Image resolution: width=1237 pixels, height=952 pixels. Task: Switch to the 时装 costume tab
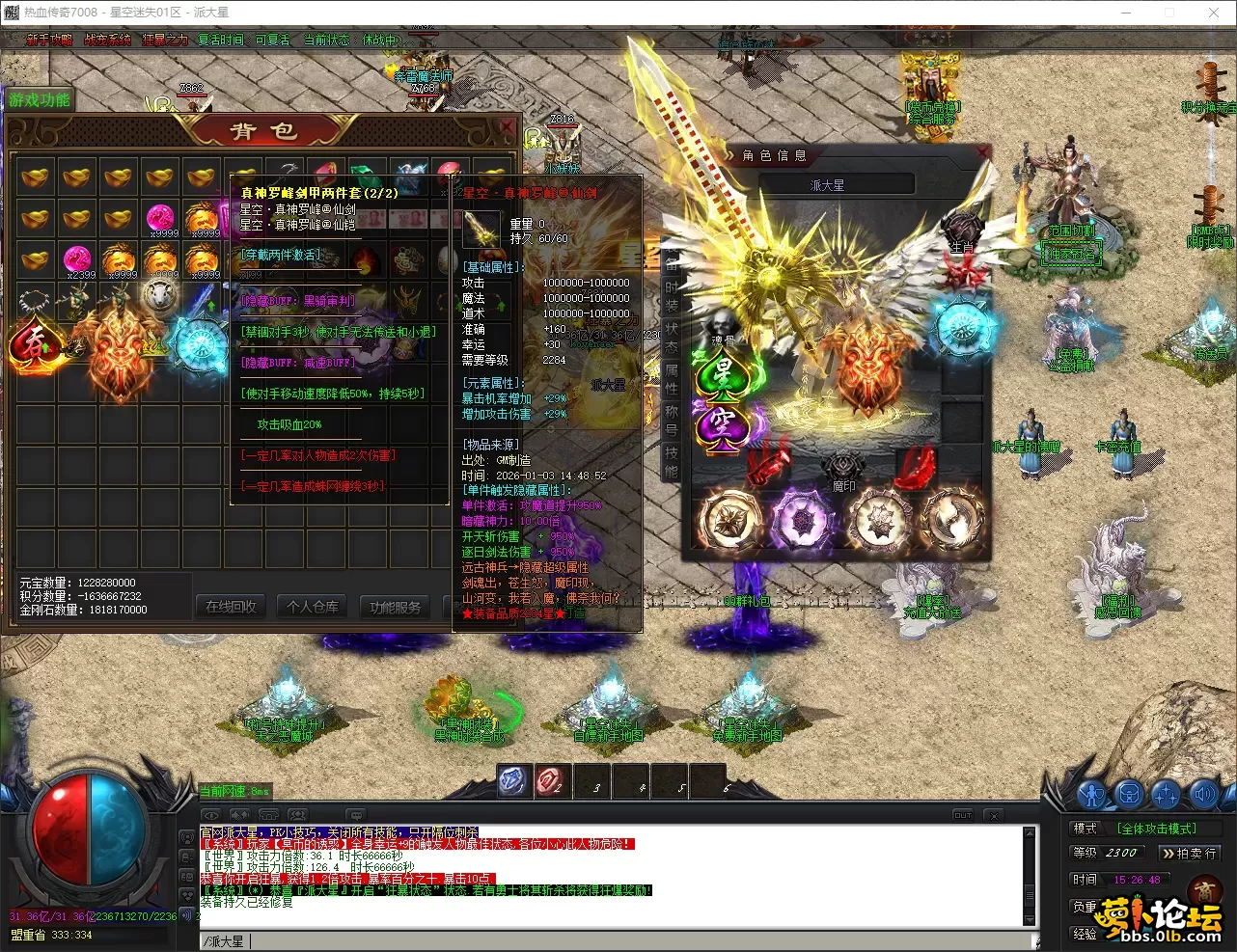coord(672,297)
